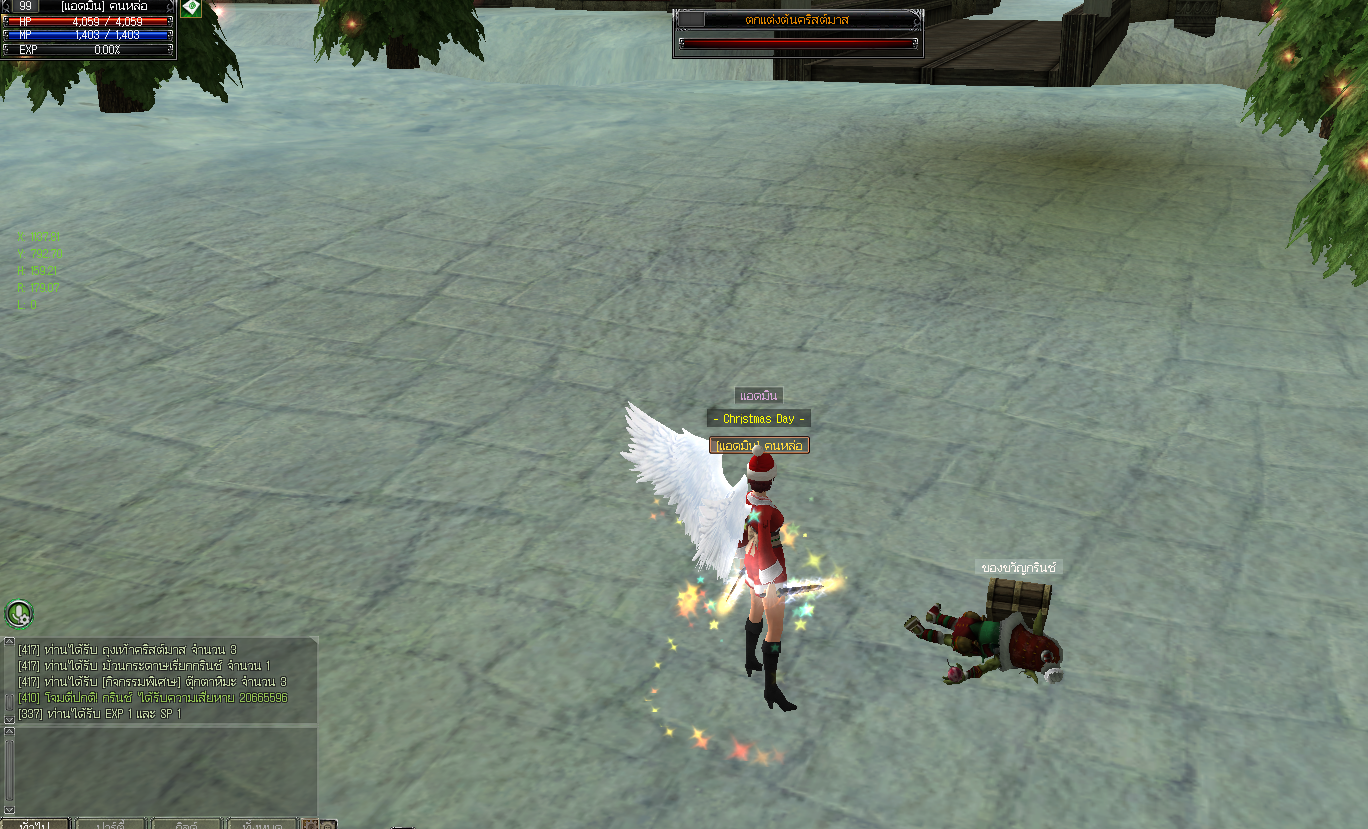Open the green envelope mail icon

pyautogui.click(x=190, y=7)
